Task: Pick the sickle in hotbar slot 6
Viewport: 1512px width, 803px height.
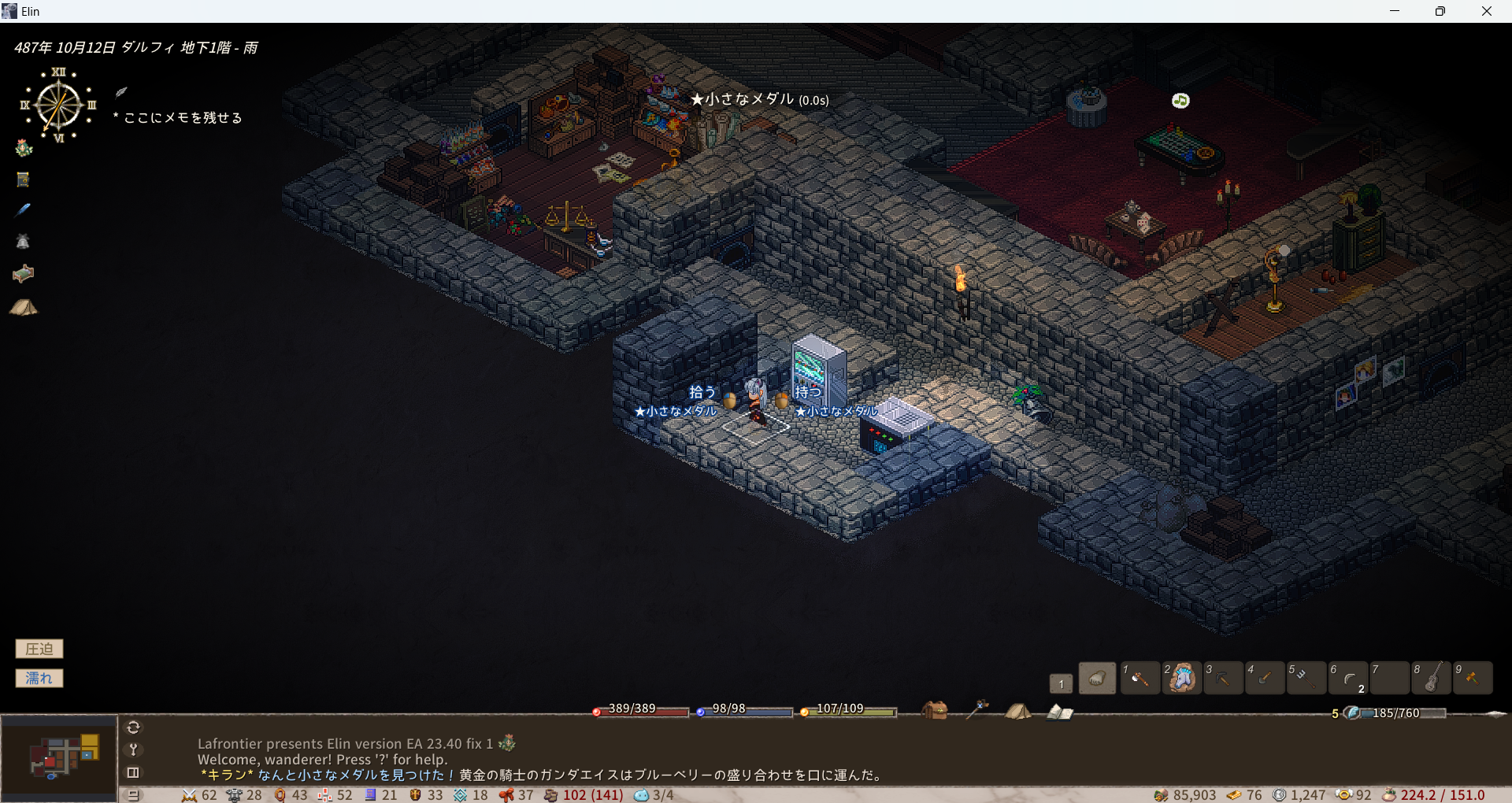Action: click(x=1348, y=678)
